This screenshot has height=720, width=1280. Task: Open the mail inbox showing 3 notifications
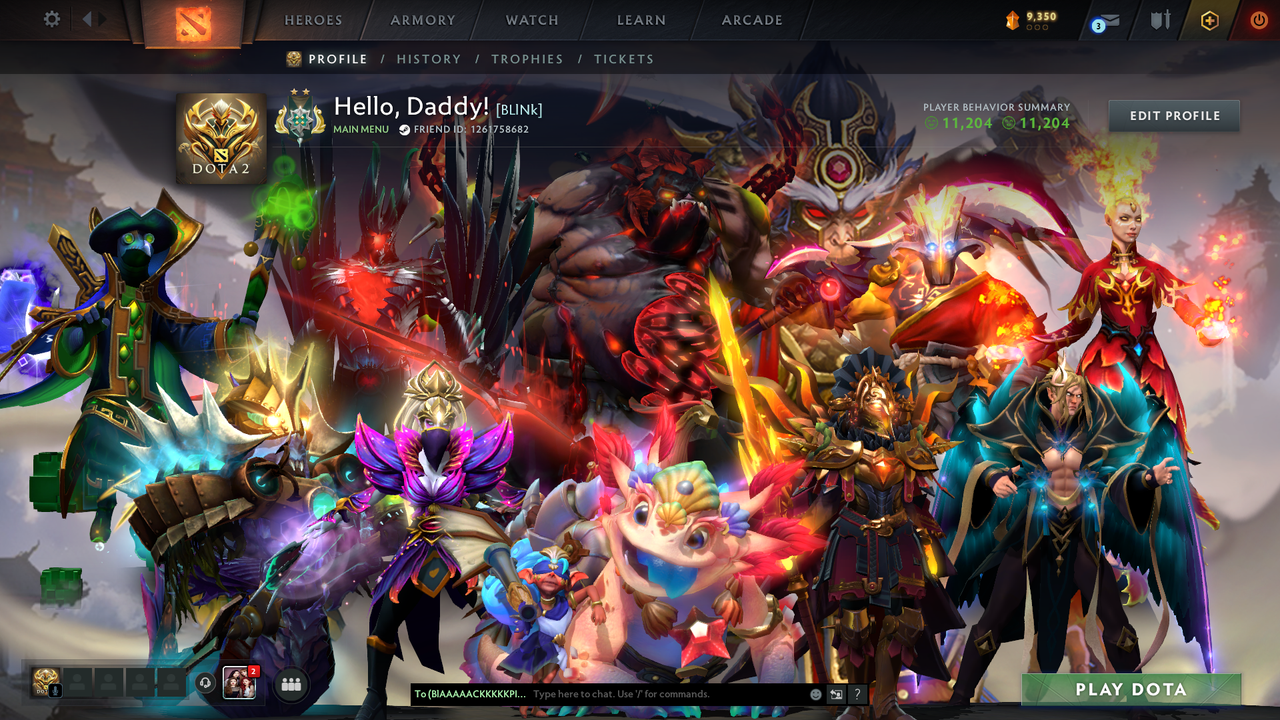tap(1110, 20)
